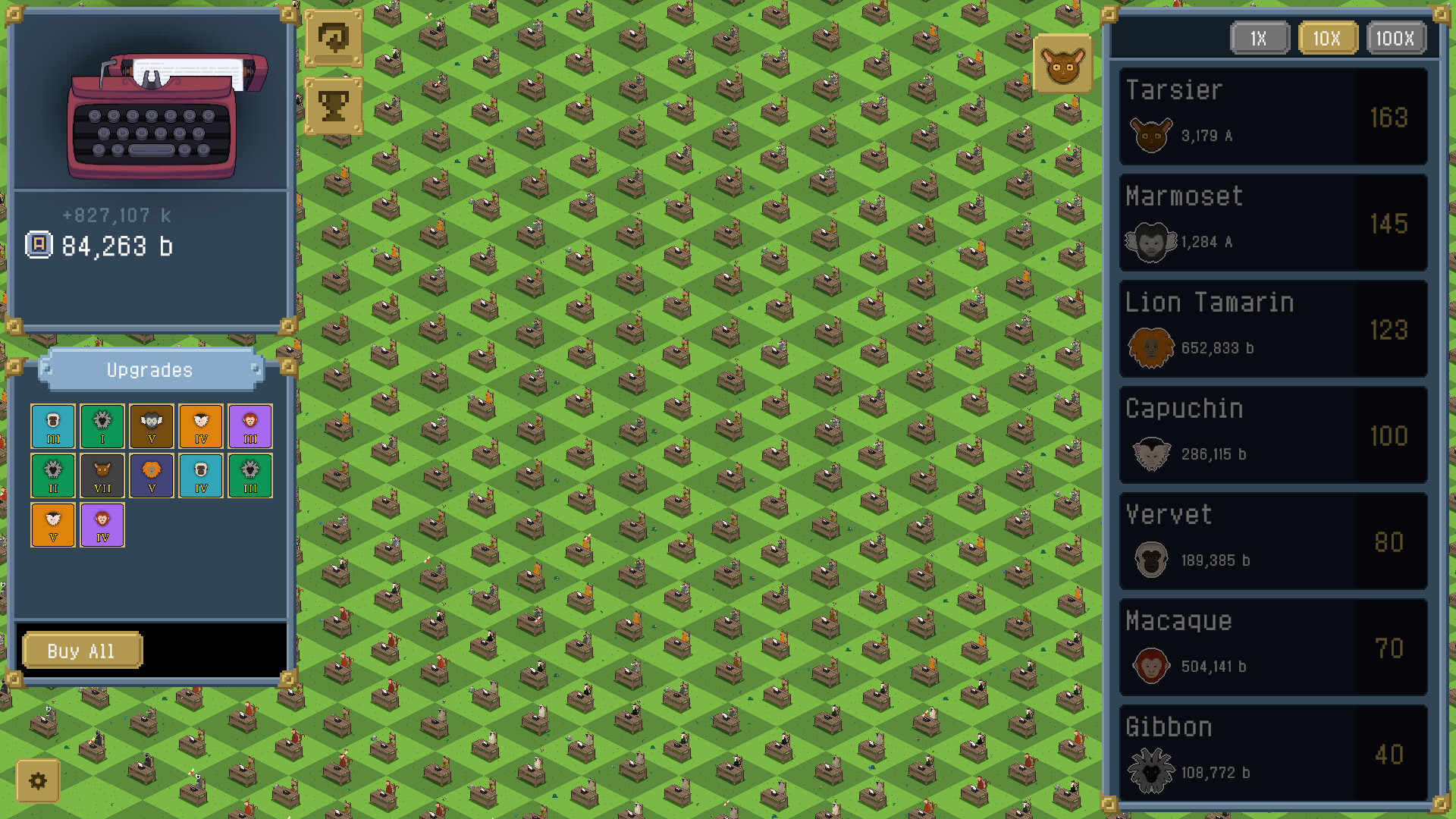The width and height of the screenshot is (1456, 819).
Task: Open the achievements trophy panel
Action: coord(334,105)
